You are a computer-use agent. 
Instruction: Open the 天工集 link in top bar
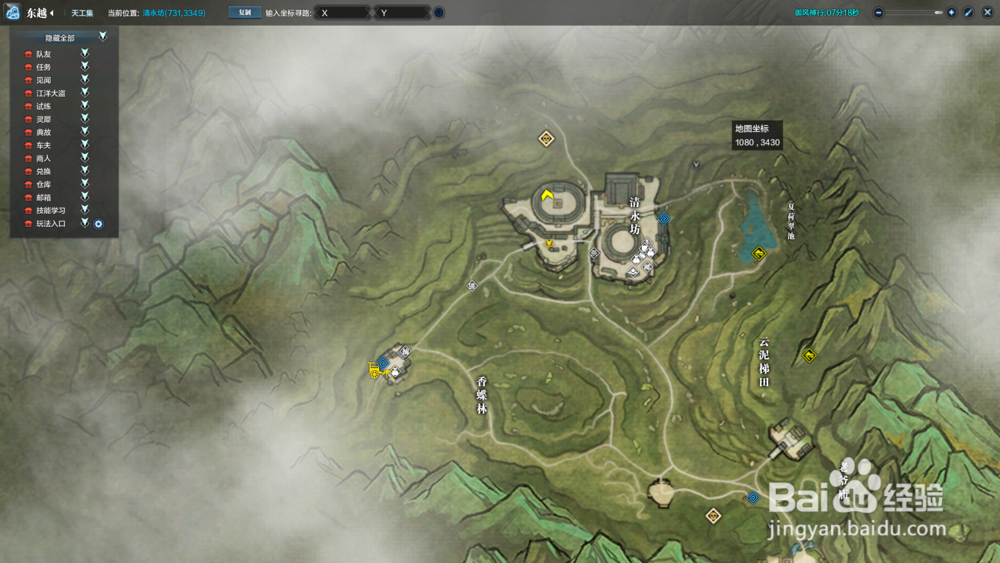[82, 13]
